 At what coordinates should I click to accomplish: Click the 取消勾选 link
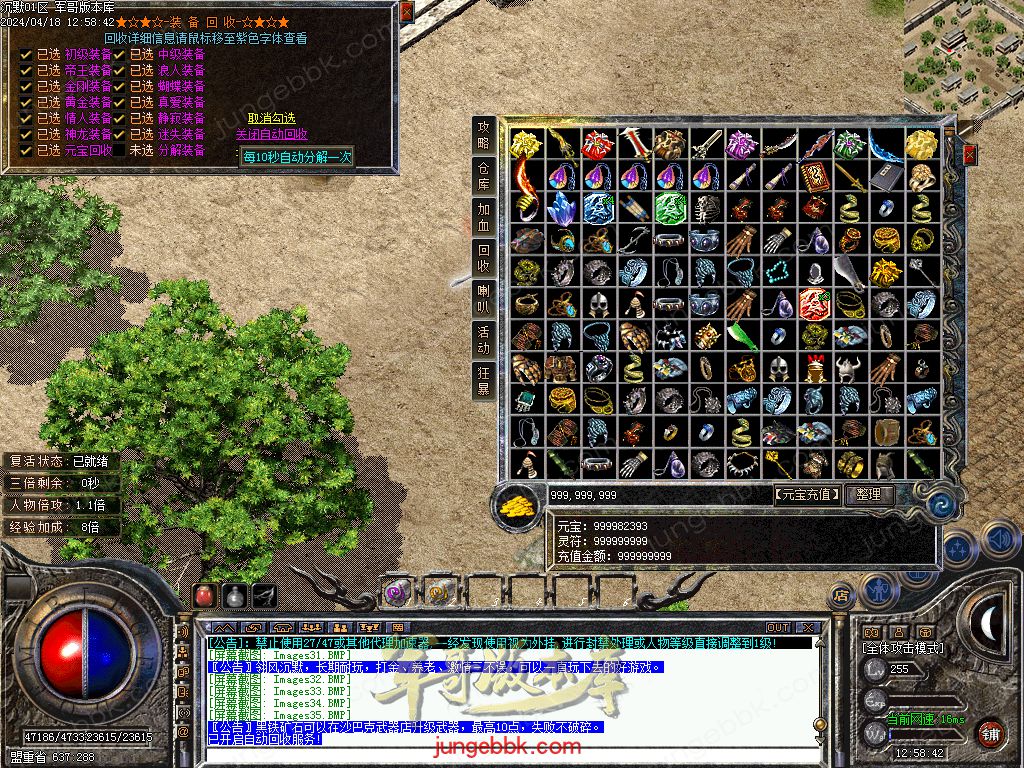coord(271,118)
